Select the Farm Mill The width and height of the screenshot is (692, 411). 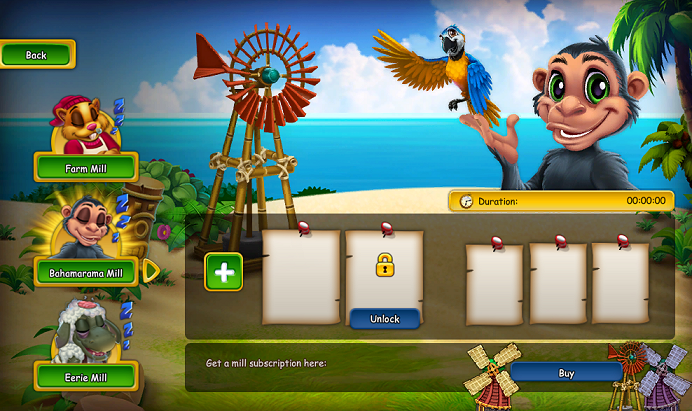(85, 168)
